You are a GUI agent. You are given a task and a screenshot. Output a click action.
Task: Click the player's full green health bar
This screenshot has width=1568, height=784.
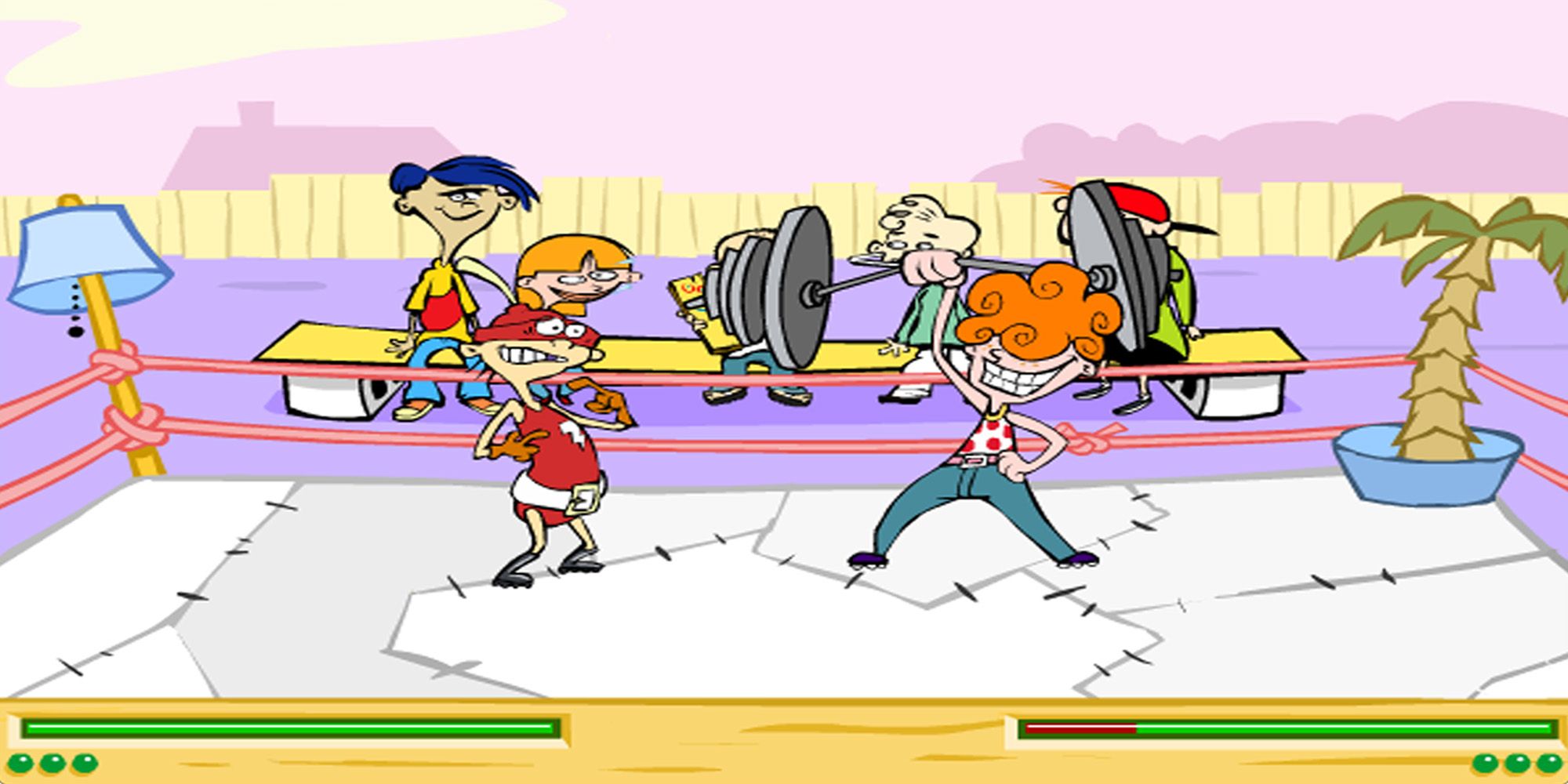[x=290, y=729]
